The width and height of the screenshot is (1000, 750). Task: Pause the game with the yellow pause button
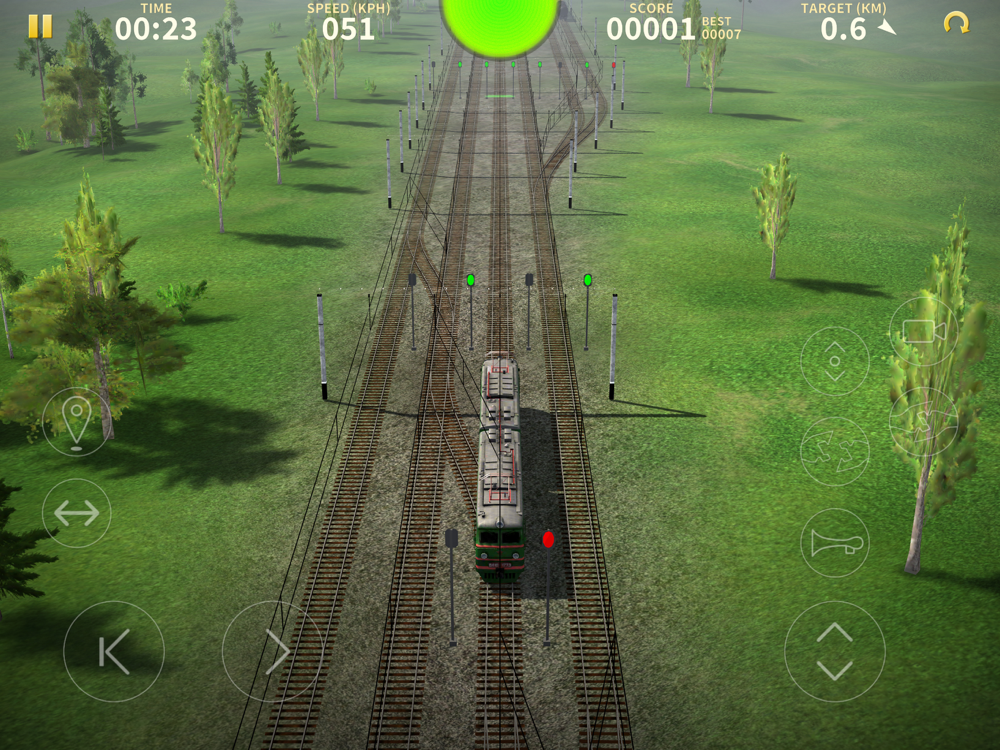click(40, 26)
